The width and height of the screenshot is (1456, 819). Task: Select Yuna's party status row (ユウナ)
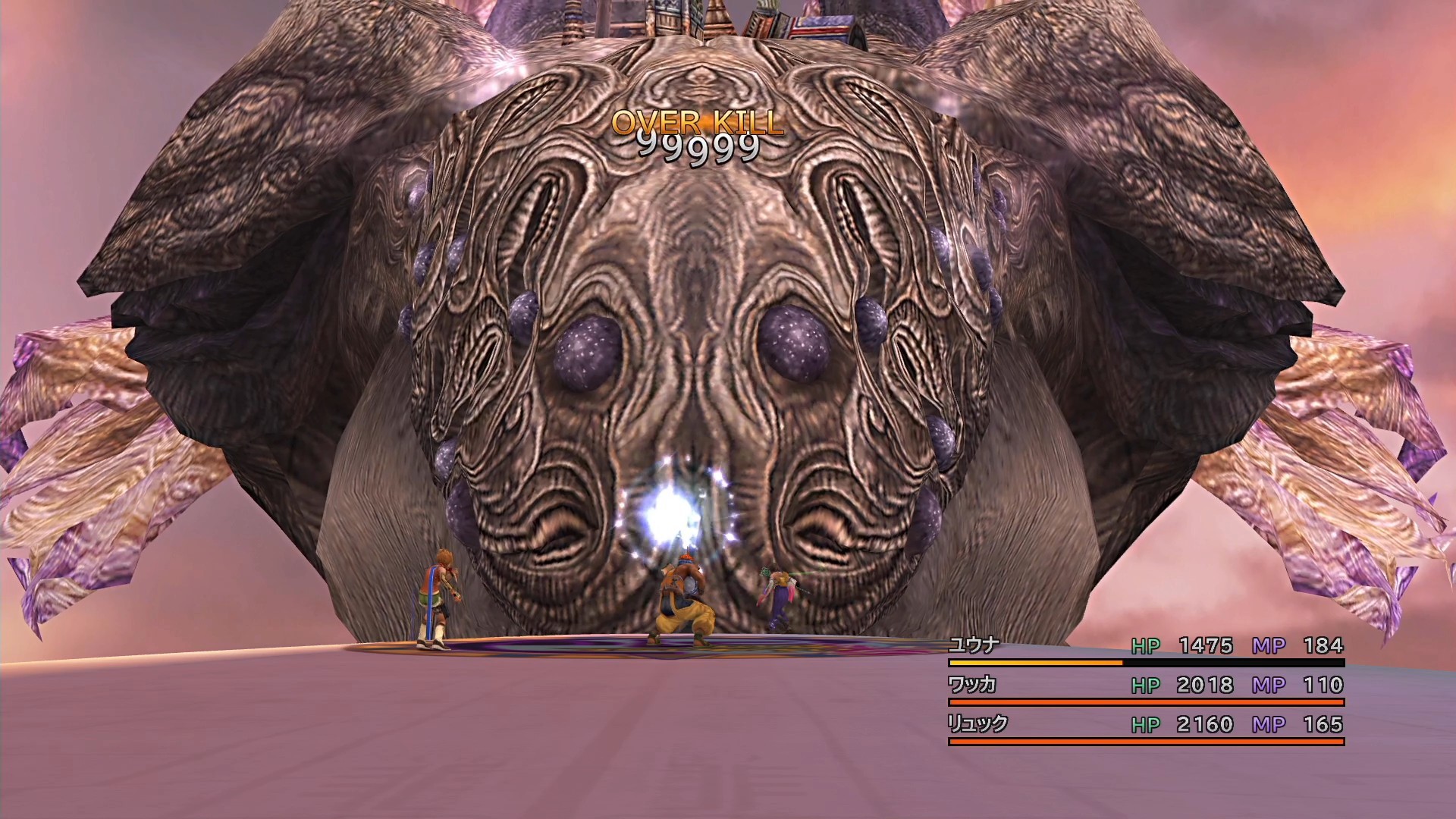click(1145, 647)
